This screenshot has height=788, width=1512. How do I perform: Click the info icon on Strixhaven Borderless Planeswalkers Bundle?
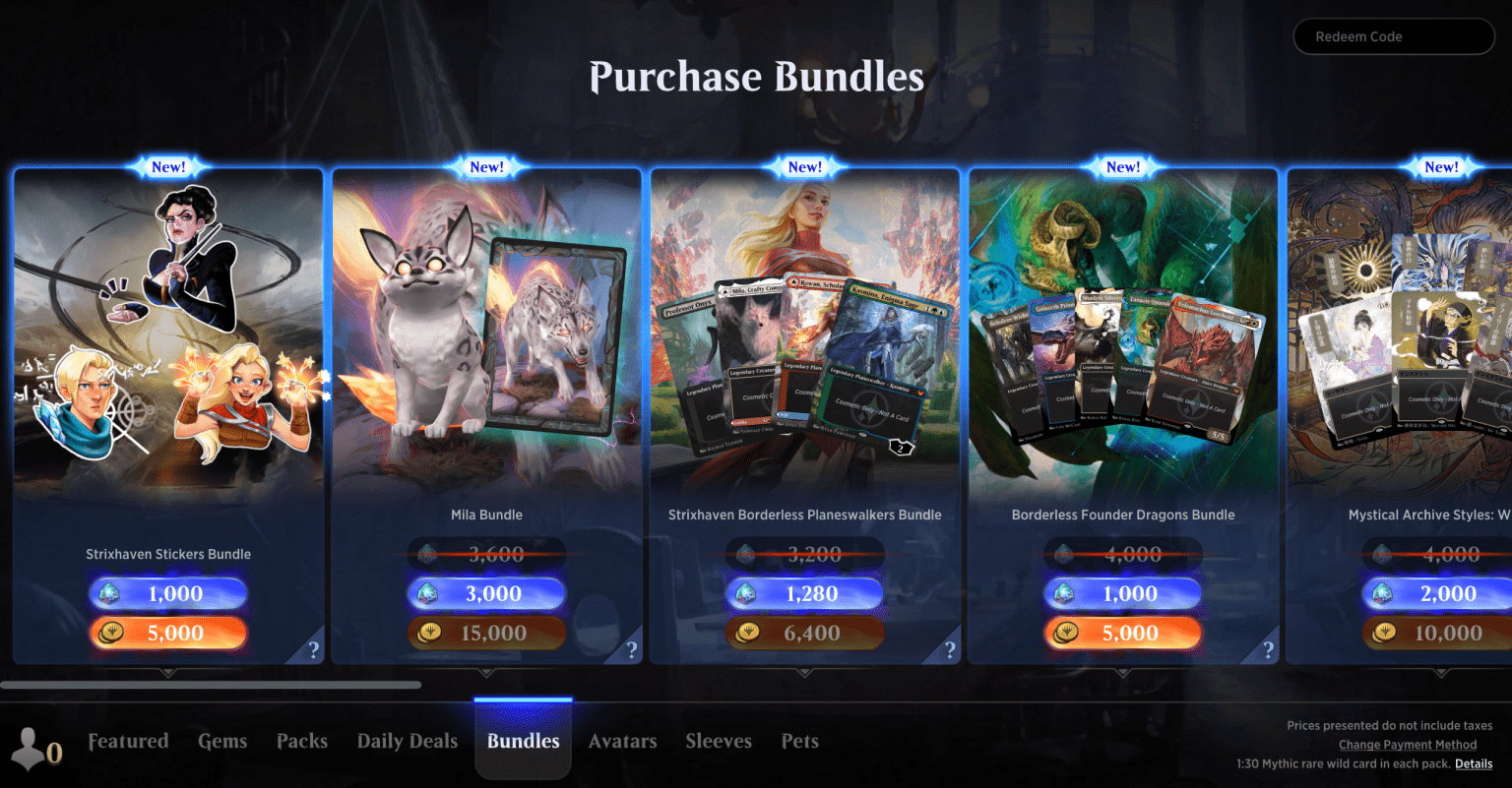(x=949, y=649)
